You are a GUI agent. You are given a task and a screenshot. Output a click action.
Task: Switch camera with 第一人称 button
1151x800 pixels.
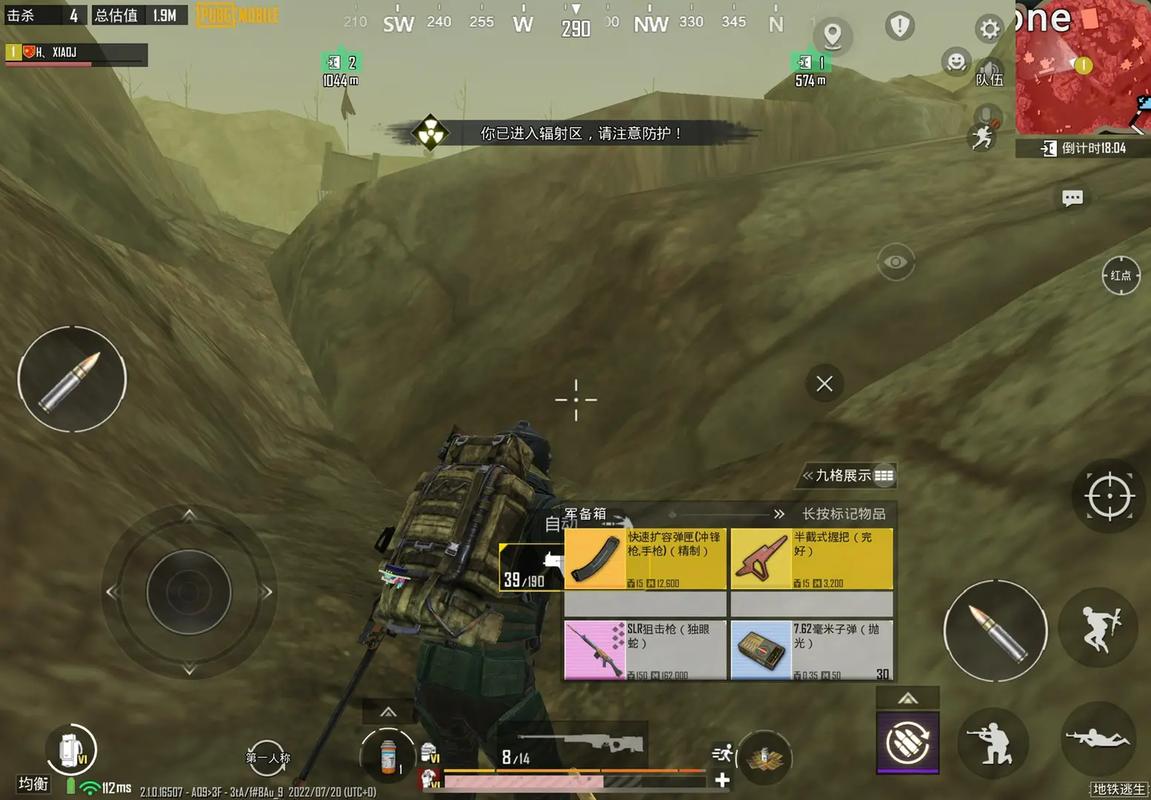pyautogui.click(x=268, y=758)
